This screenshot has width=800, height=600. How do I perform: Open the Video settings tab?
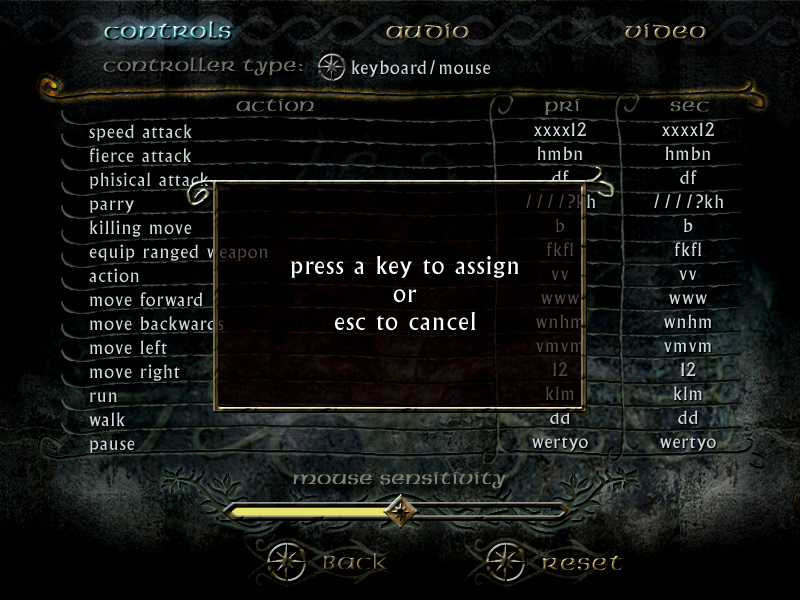click(665, 31)
